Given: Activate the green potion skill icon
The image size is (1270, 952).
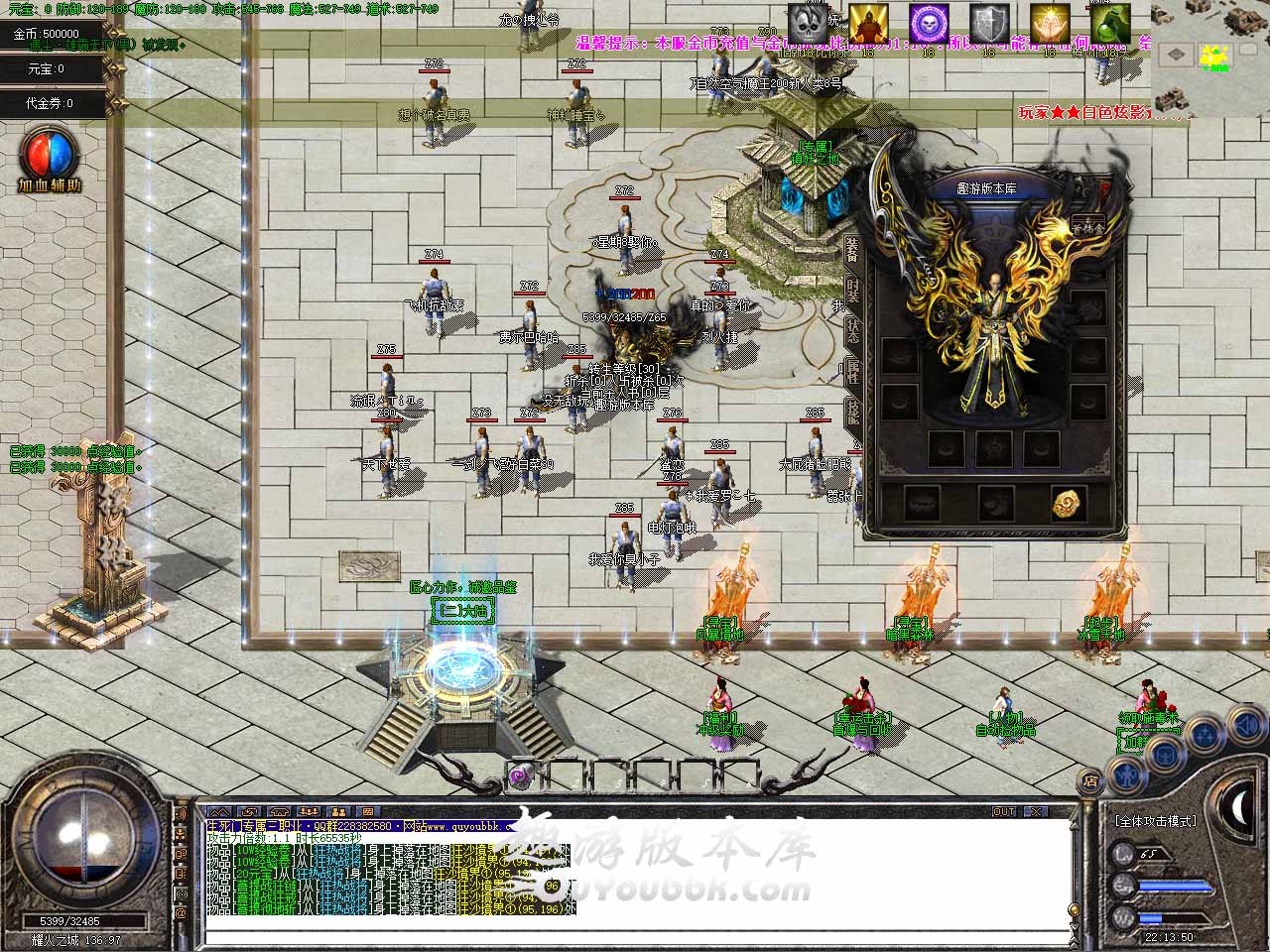Looking at the screenshot, I should click(1109, 24).
